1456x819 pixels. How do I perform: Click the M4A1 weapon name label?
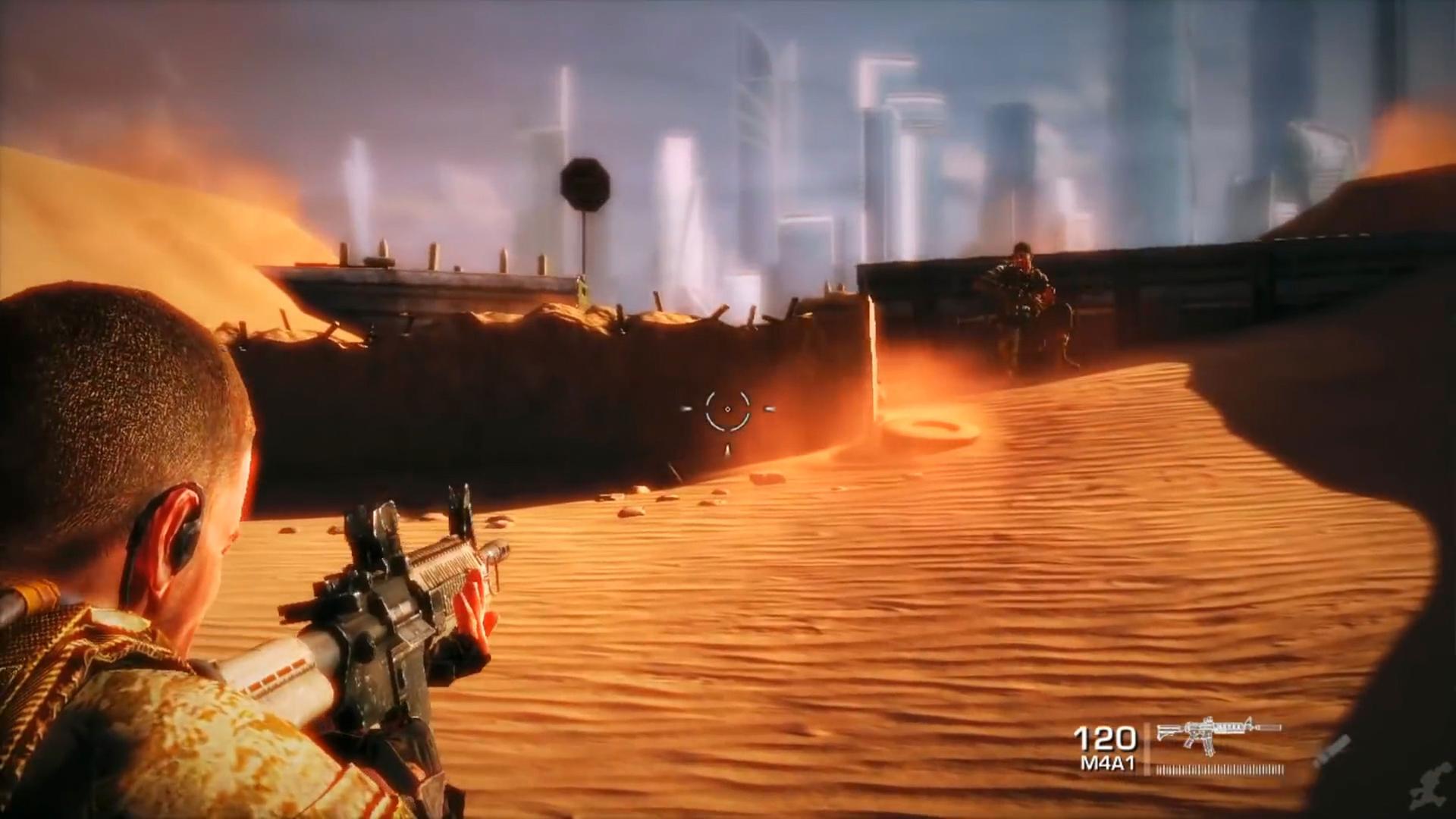pos(1107,762)
